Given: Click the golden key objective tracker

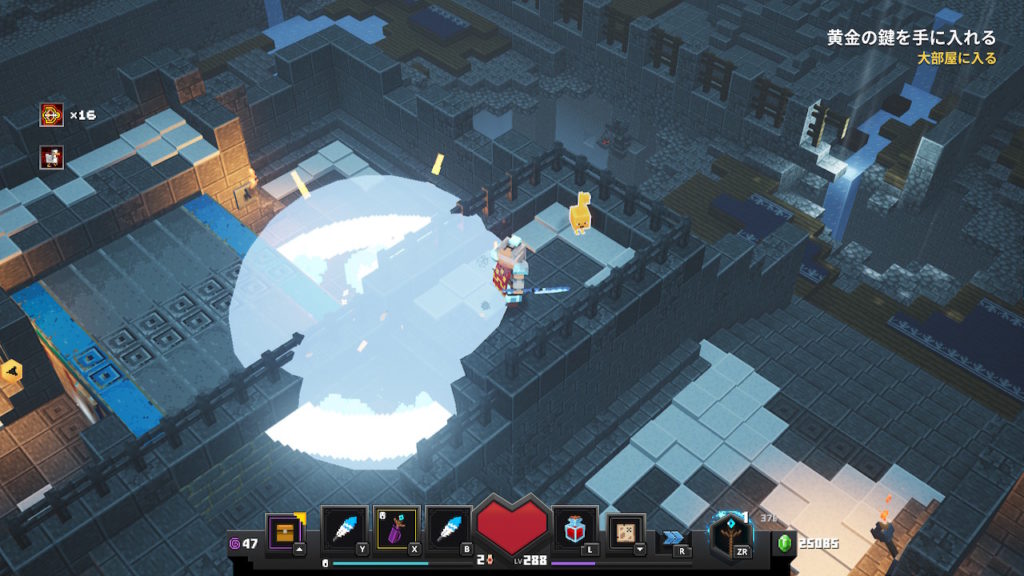Looking at the screenshot, I should [910, 38].
